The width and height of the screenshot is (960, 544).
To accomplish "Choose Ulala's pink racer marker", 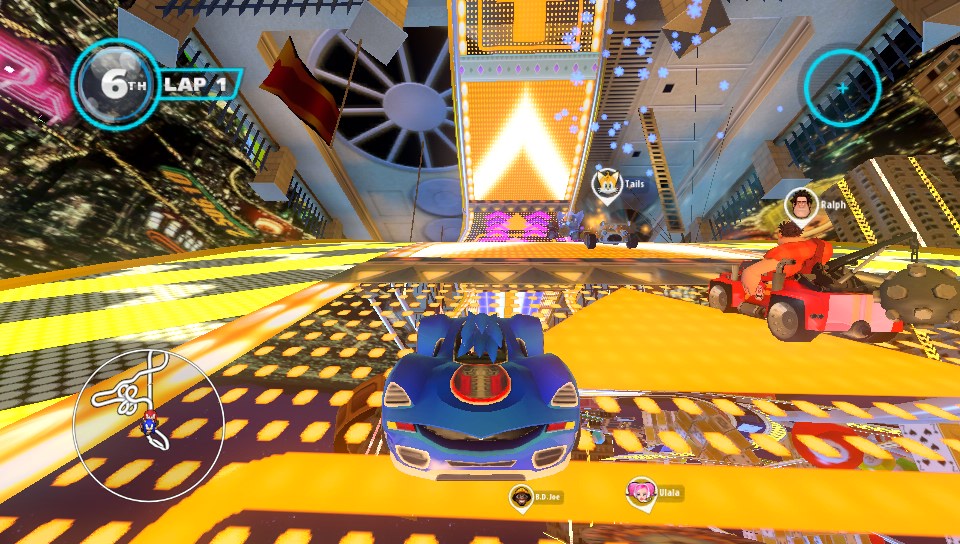I will click(x=640, y=493).
